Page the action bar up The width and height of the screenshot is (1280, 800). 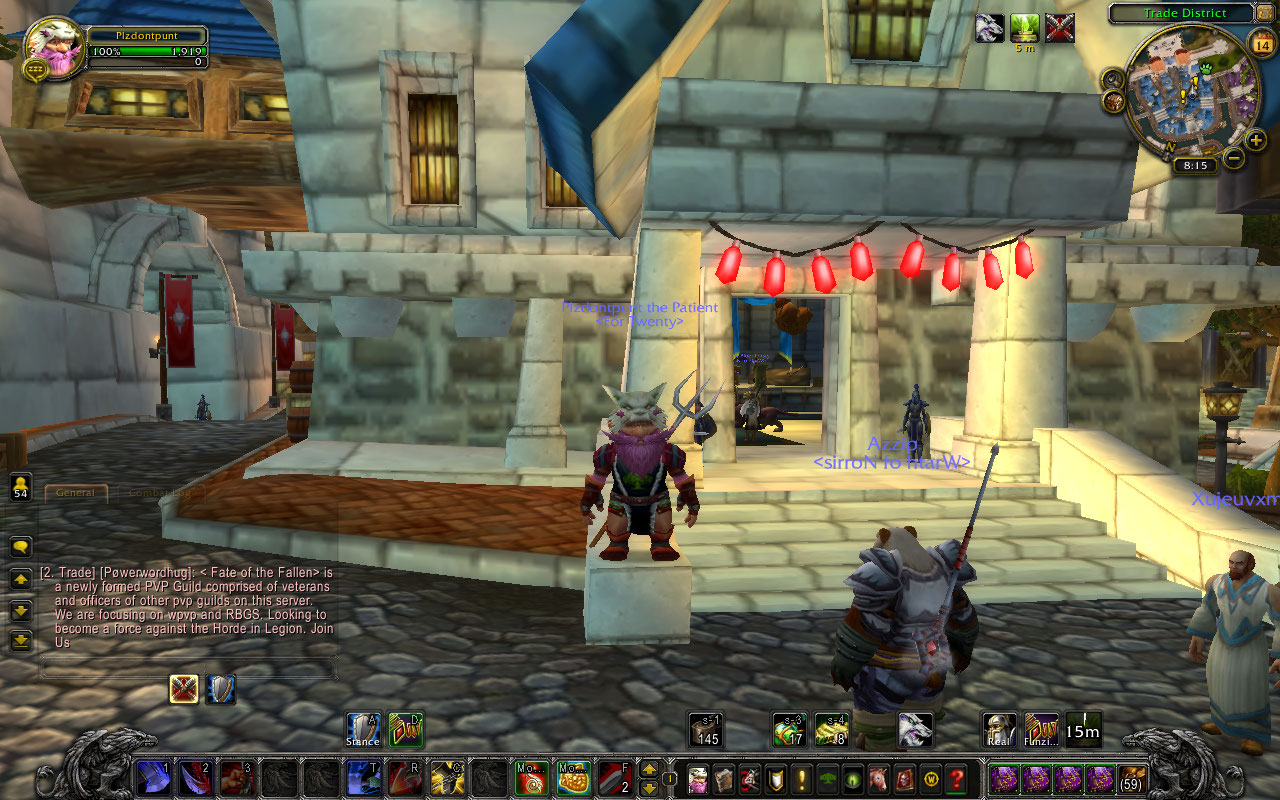point(649,769)
